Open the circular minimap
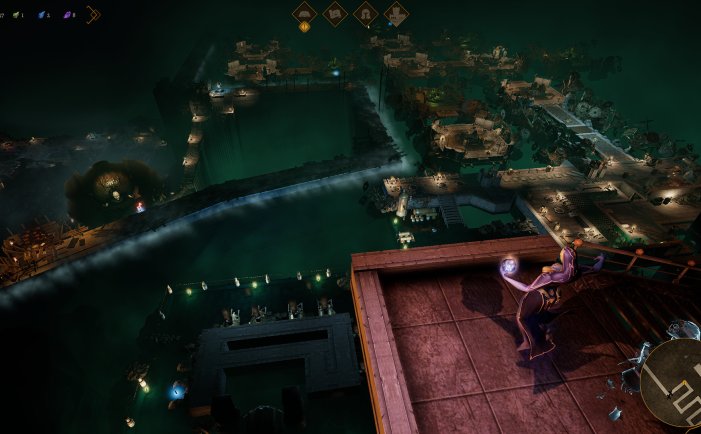This screenshot has width=701, height=434. (x=672, y=381)
